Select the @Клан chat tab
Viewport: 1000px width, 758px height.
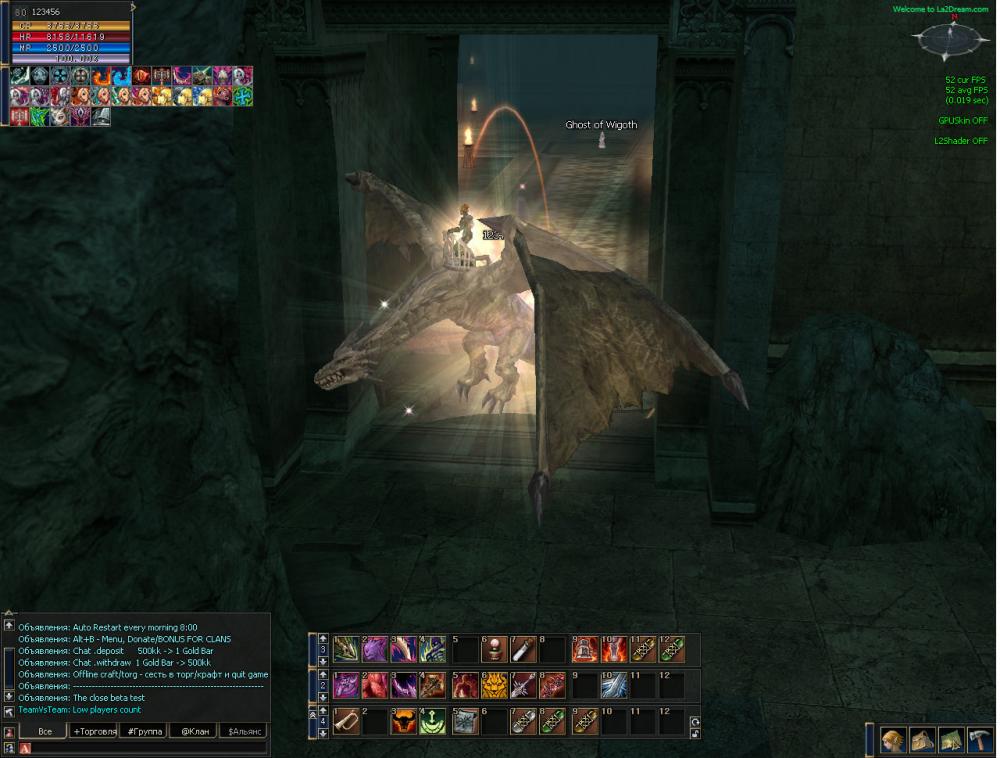pyautogui.click(x=193, y=731)
